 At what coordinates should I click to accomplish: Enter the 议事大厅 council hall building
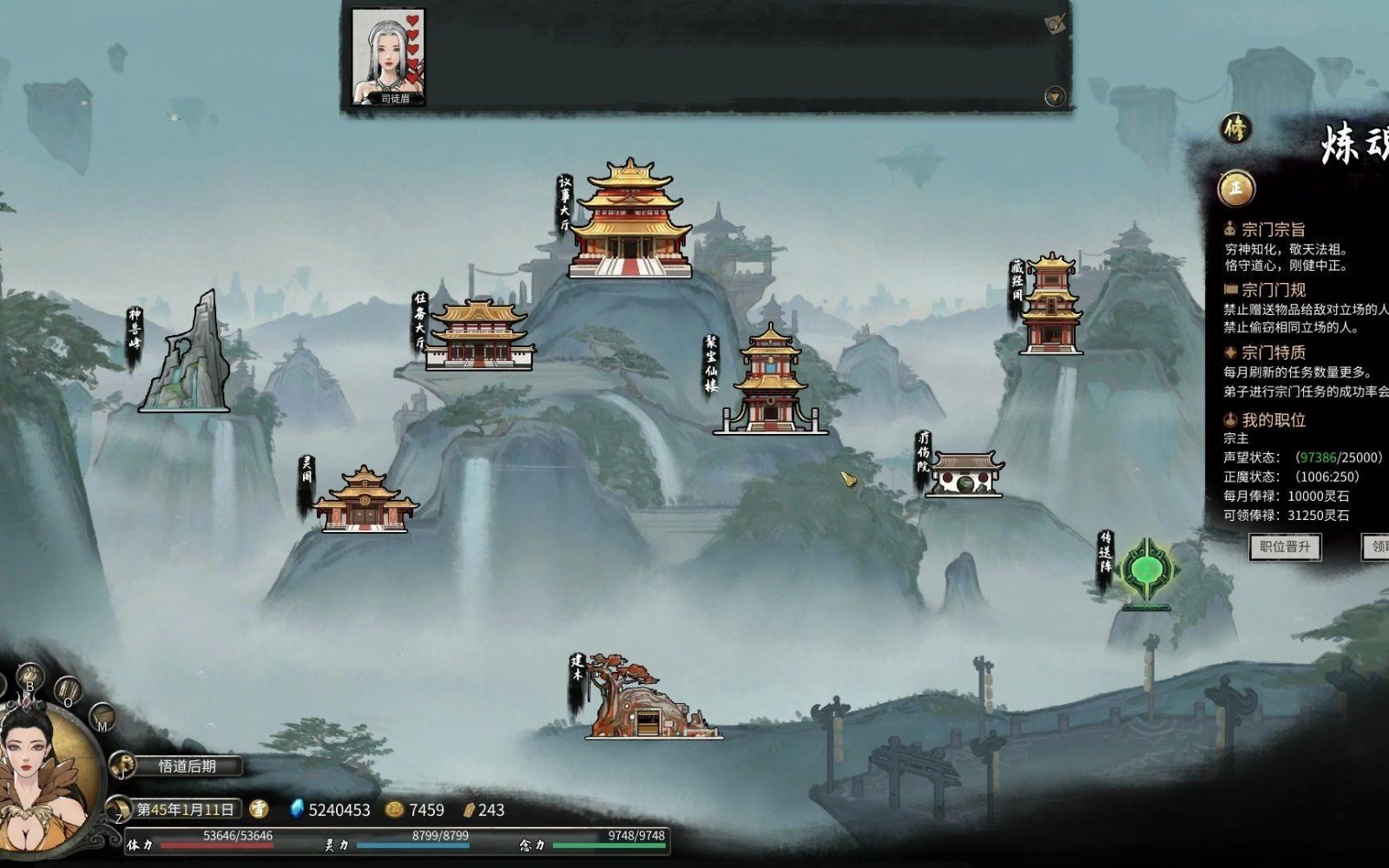(630, 221)
